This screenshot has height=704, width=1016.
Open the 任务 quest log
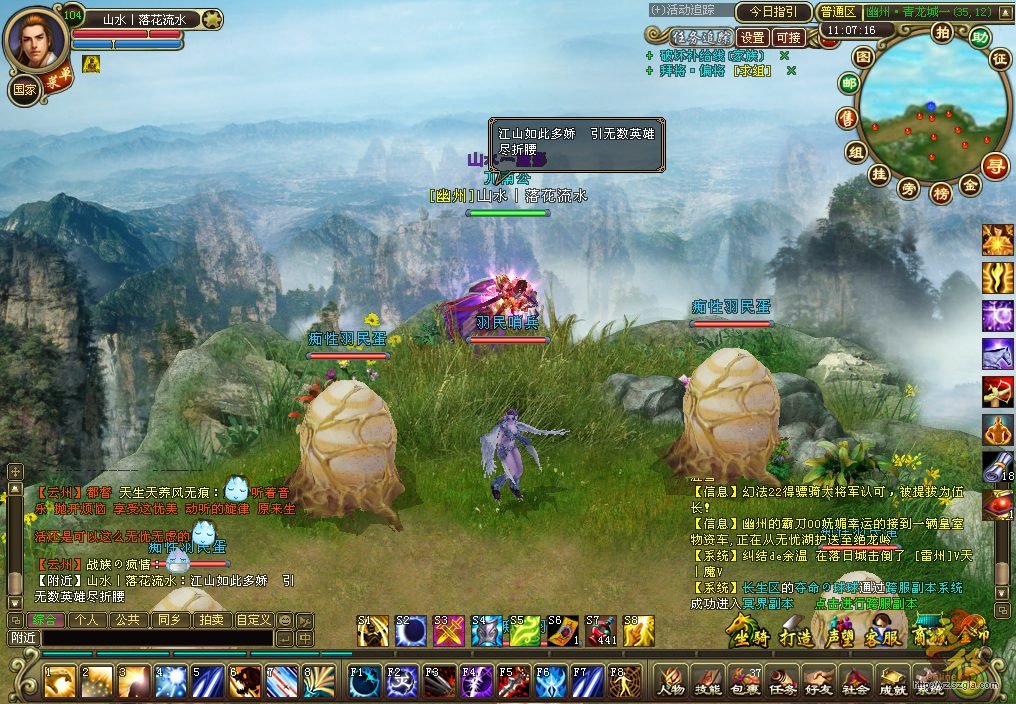point(780,680)
